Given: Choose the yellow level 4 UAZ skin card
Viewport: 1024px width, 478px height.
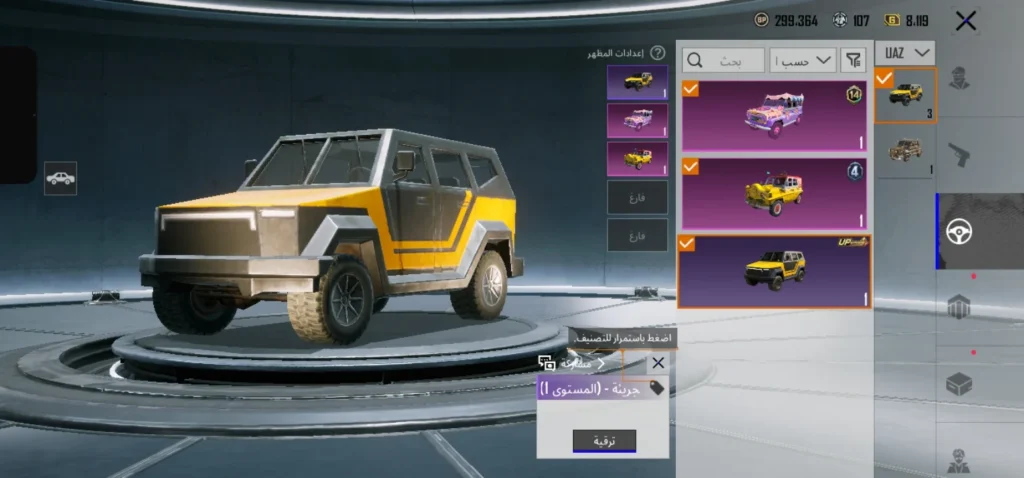Looking at the screenshot, I should point(773,192).
